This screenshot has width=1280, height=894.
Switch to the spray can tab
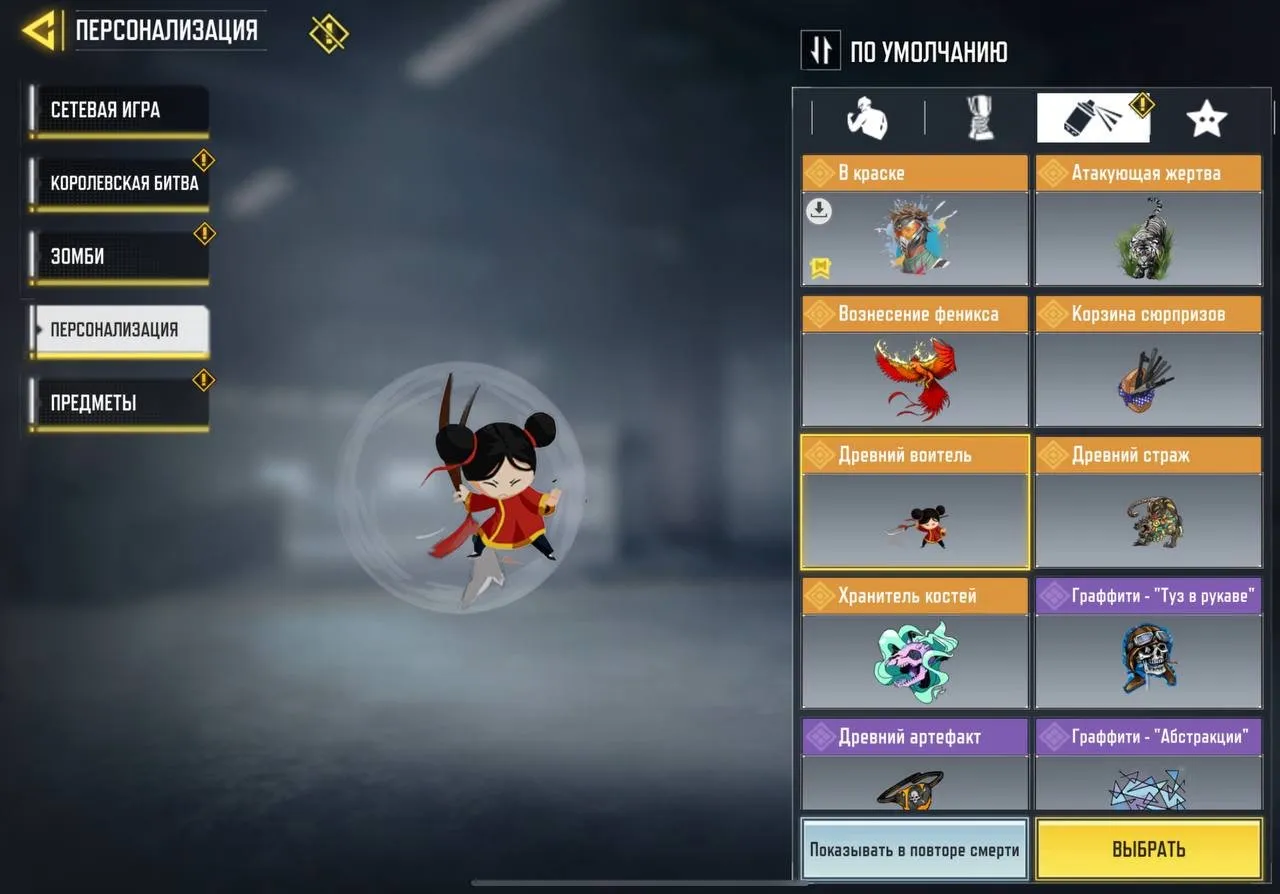[x=1092, y=117]
